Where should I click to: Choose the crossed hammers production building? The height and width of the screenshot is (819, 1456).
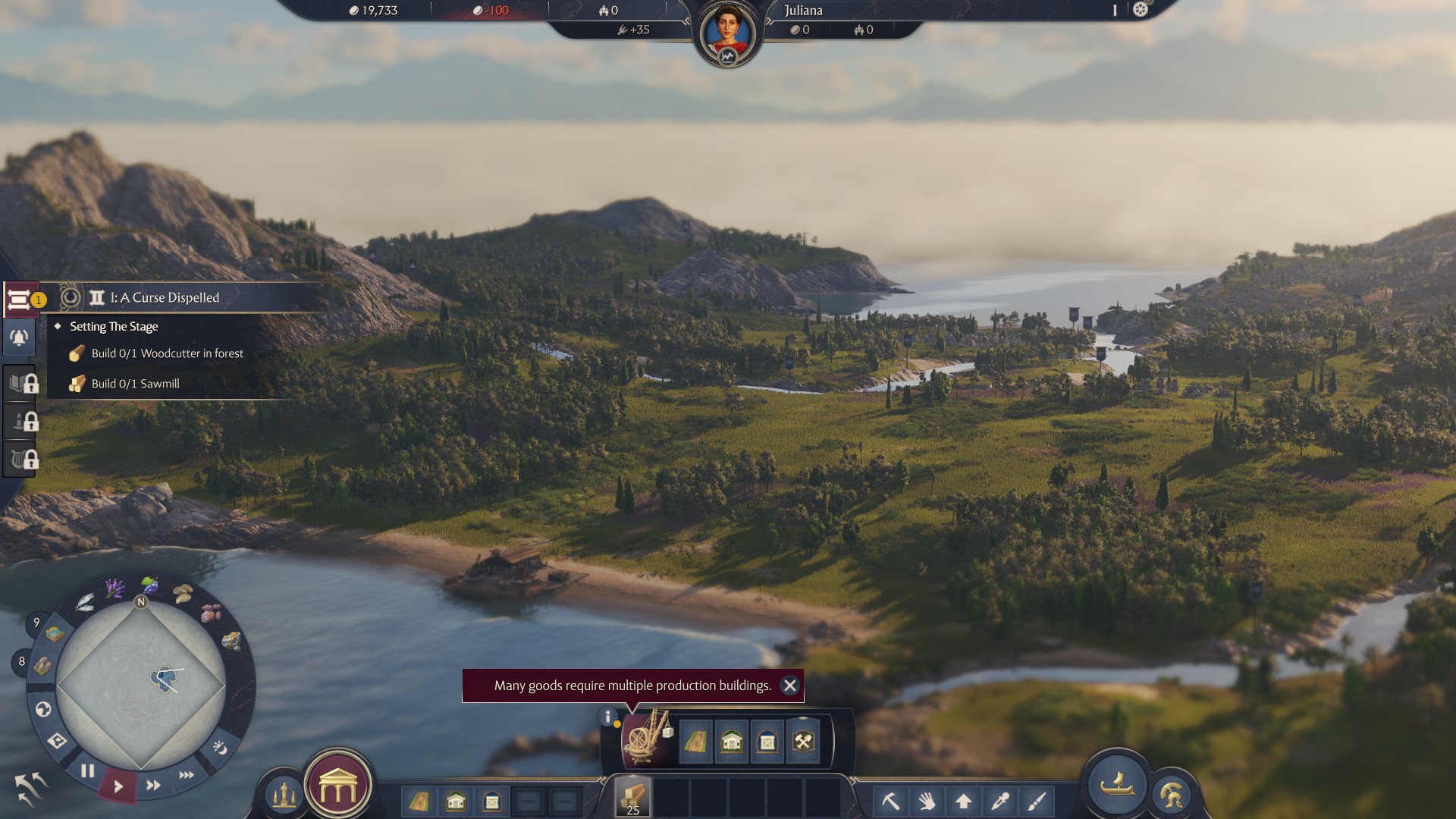(x=803, y=741)
